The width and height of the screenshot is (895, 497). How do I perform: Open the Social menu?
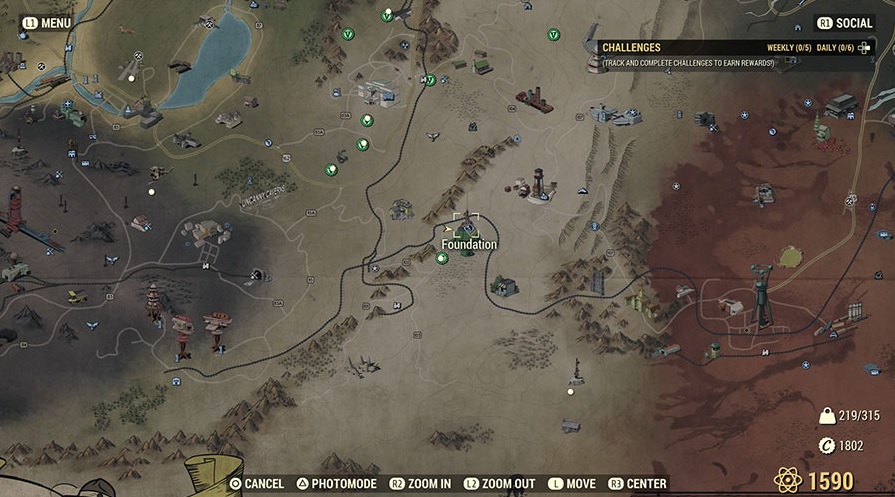point(845,22)
